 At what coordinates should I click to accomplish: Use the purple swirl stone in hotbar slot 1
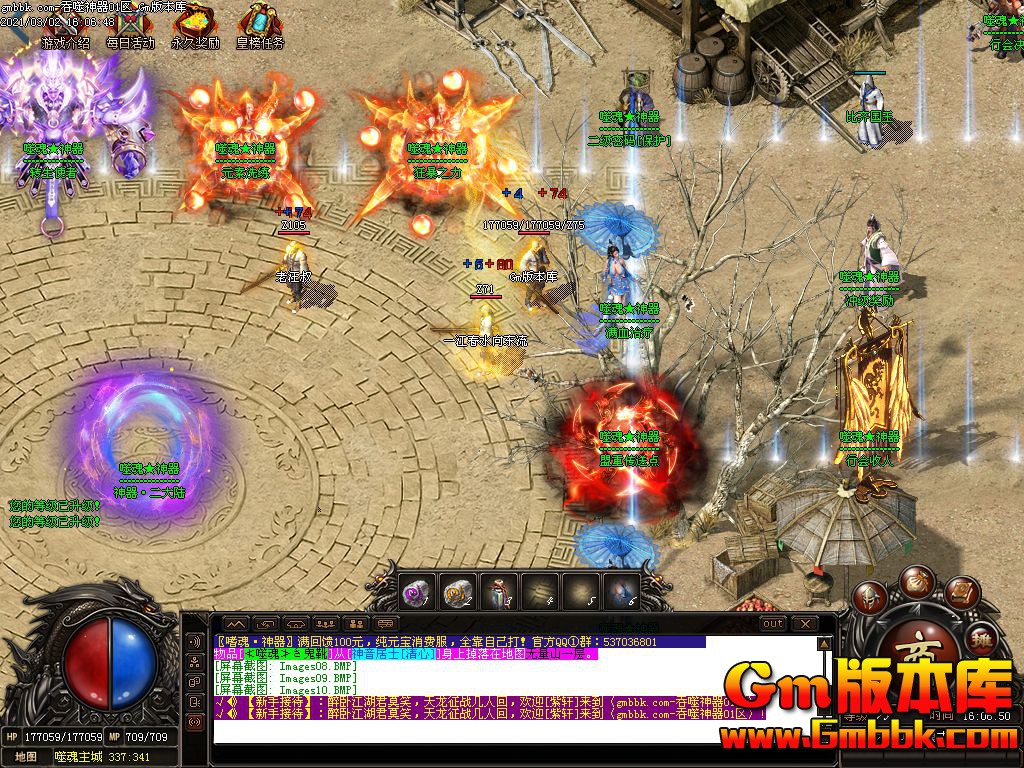[x=416, y=592]
